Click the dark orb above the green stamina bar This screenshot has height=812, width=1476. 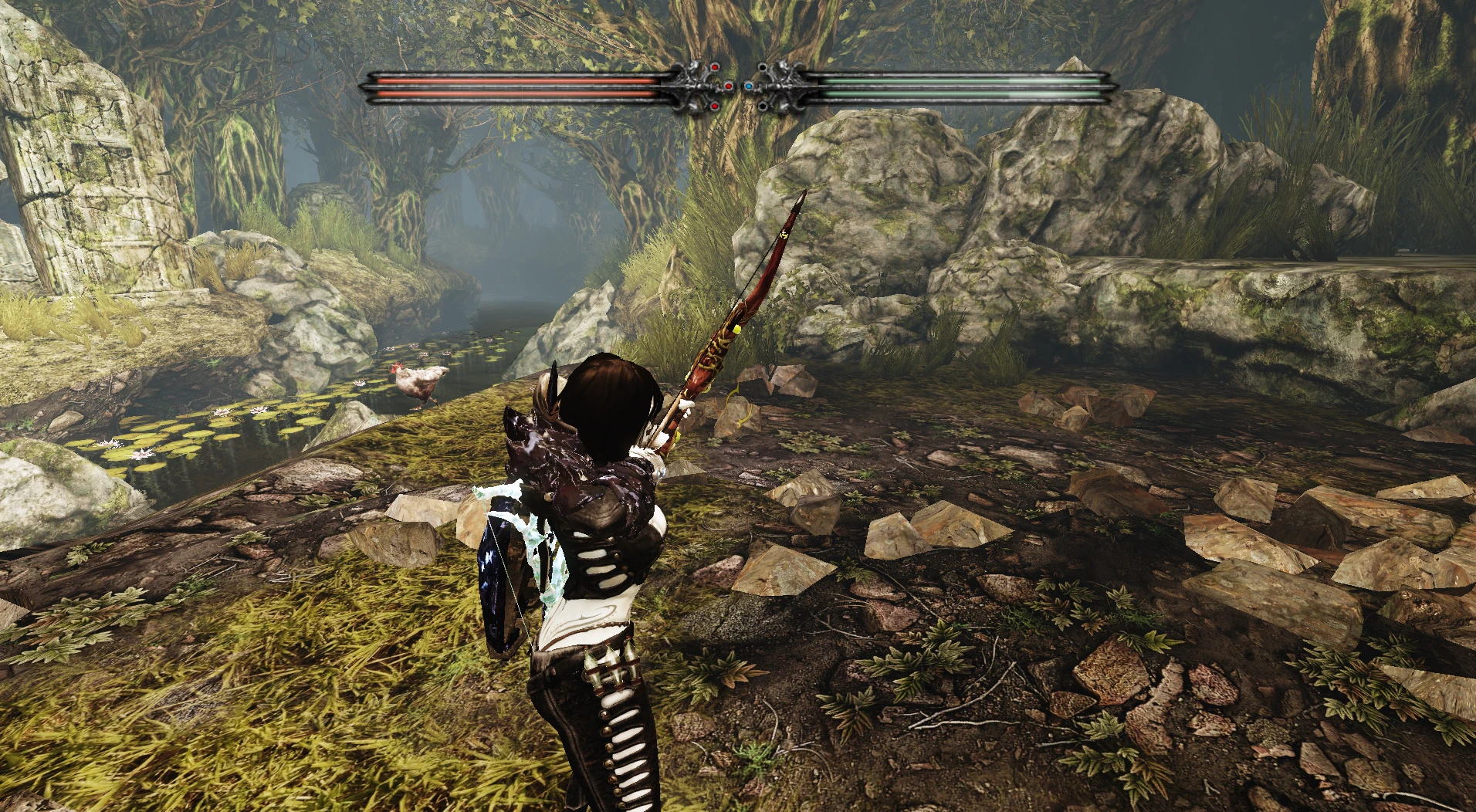(763, 66)
